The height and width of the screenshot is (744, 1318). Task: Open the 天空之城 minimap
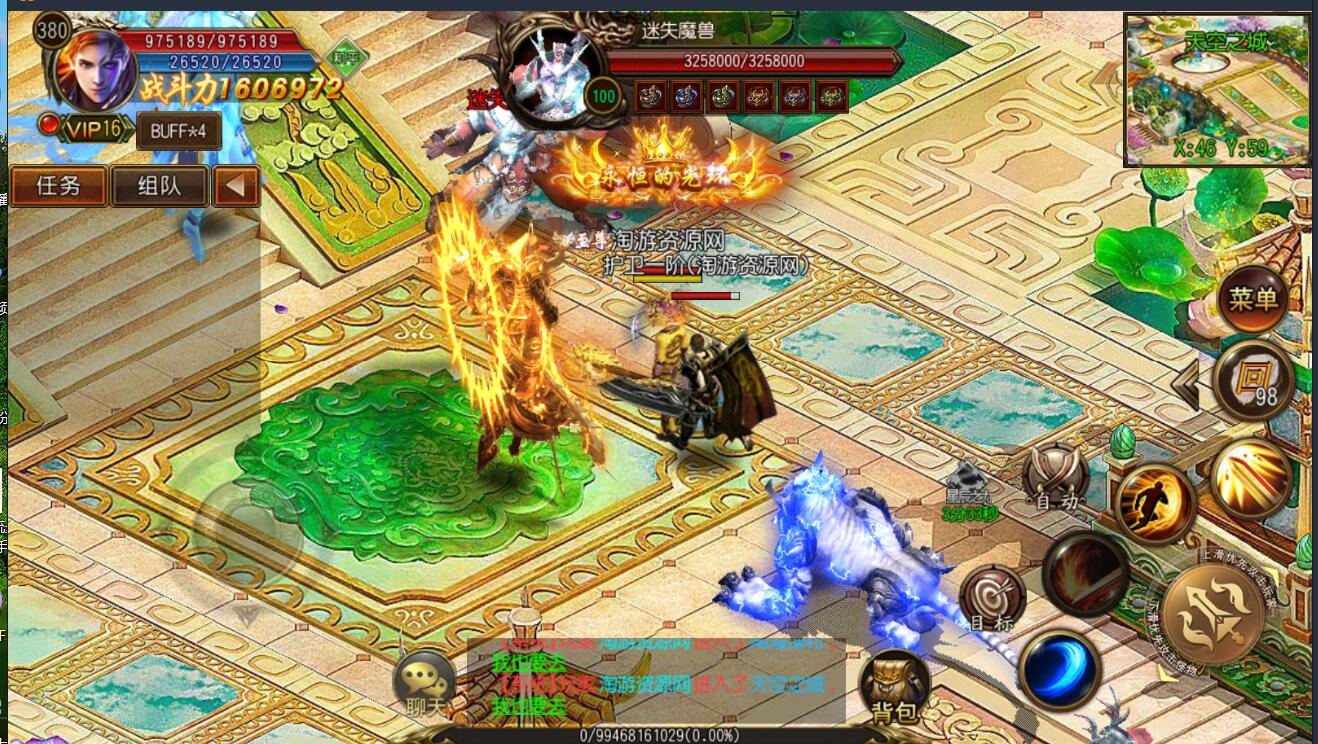coord(1217,89)
